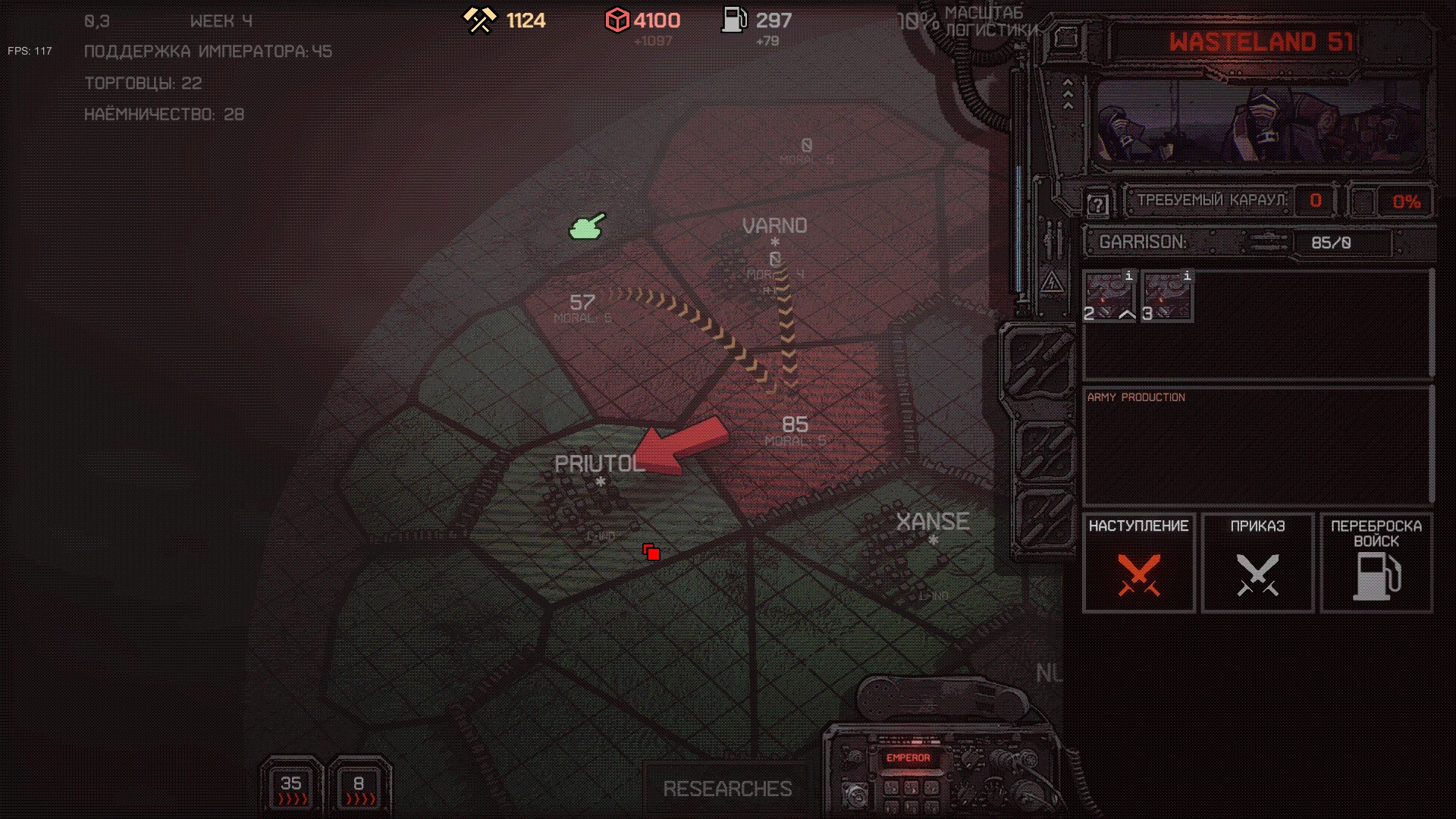Select the Priutol city on the map

(x=599, y=464)
